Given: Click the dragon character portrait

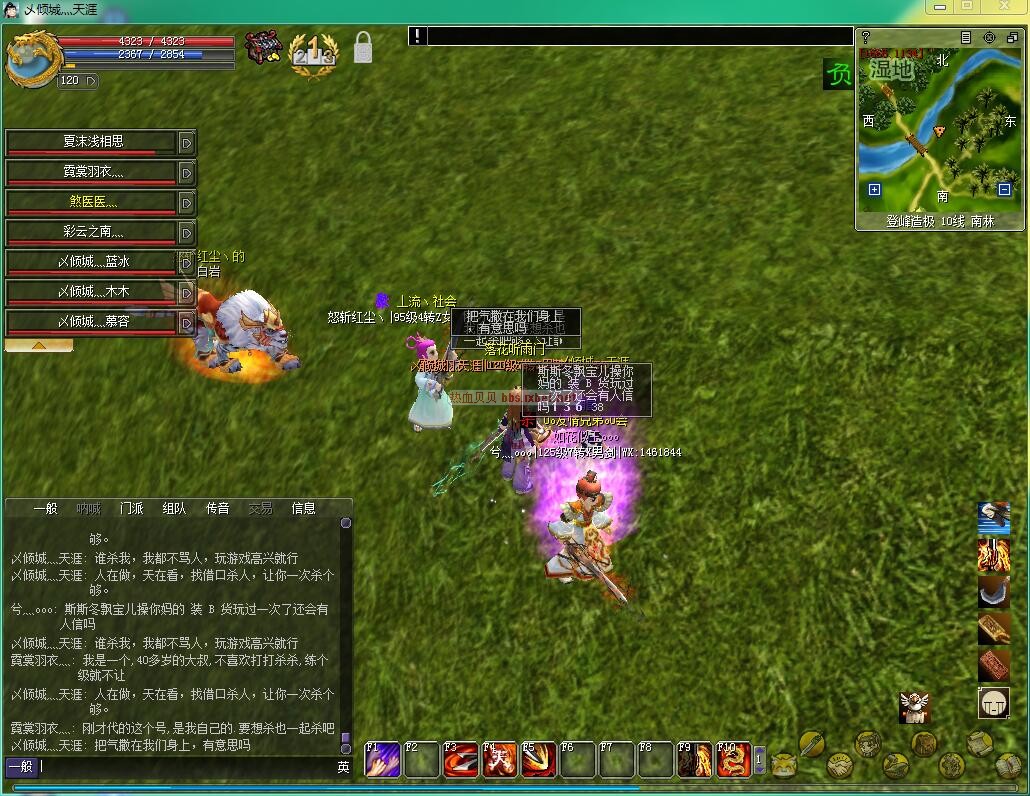Looking at the screenshot, I should [x=33, y=58].
